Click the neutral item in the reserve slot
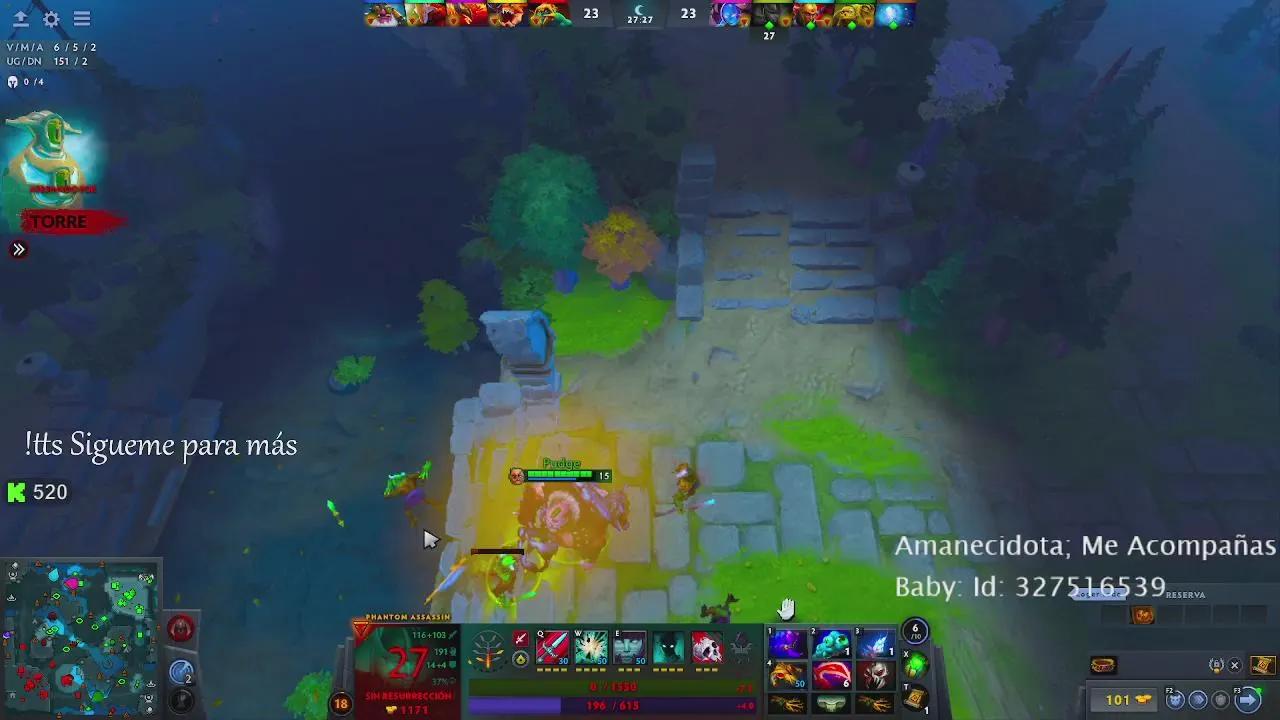1280x720 pixels. (x=1143, y=615)
